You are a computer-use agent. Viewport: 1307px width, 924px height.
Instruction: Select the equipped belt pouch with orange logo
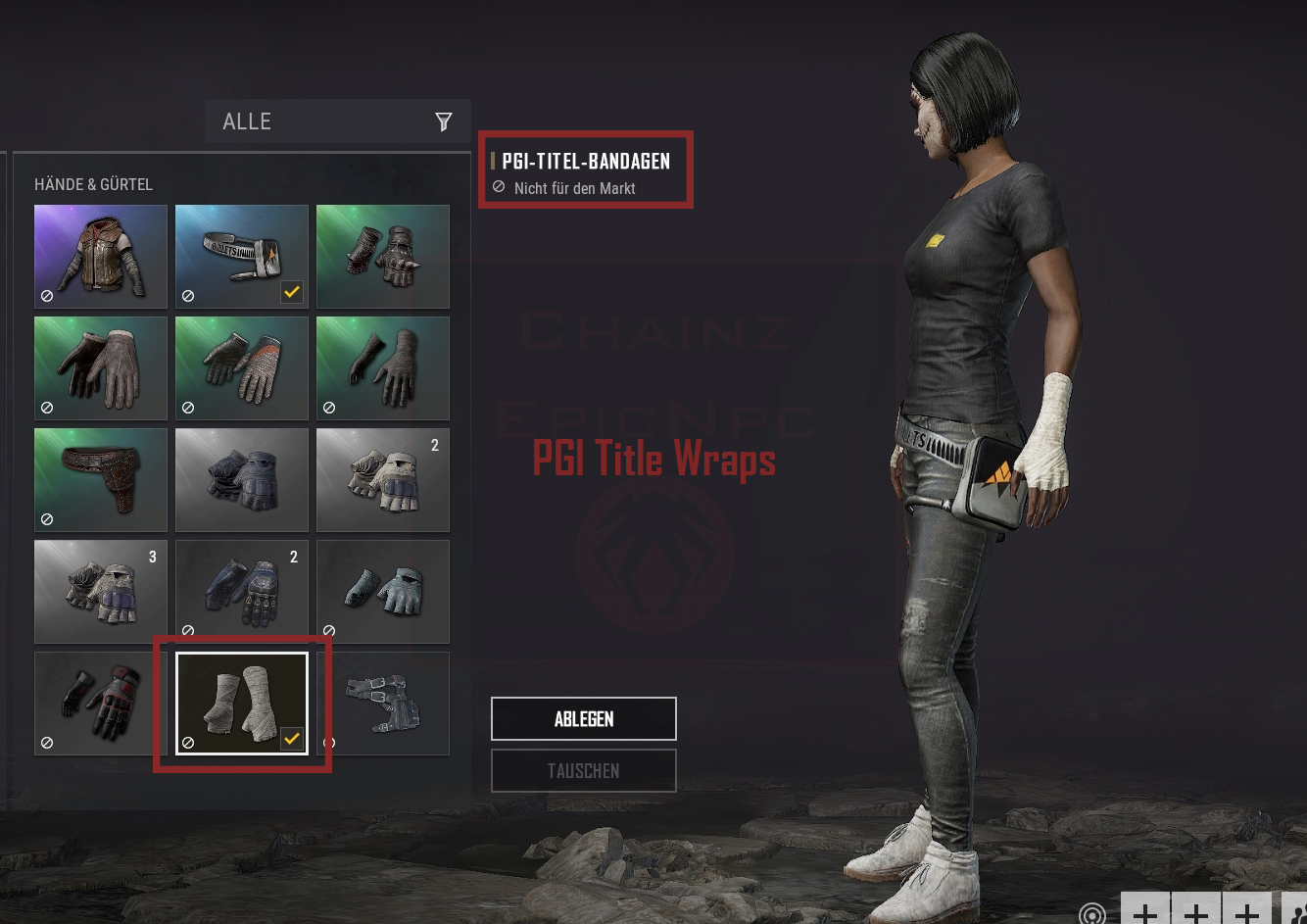(242, 257)
